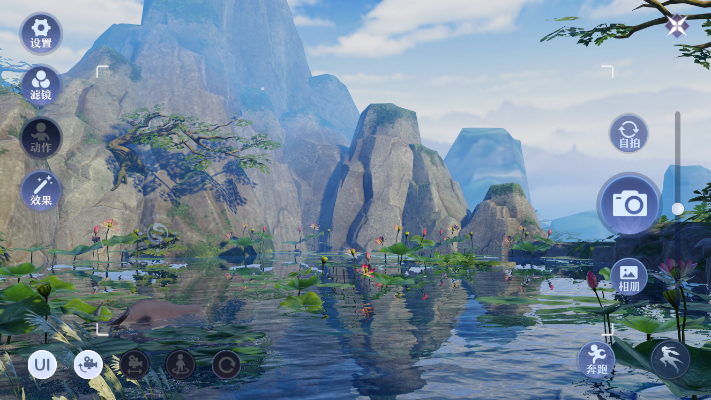Open the 设置 settings button

41,33
